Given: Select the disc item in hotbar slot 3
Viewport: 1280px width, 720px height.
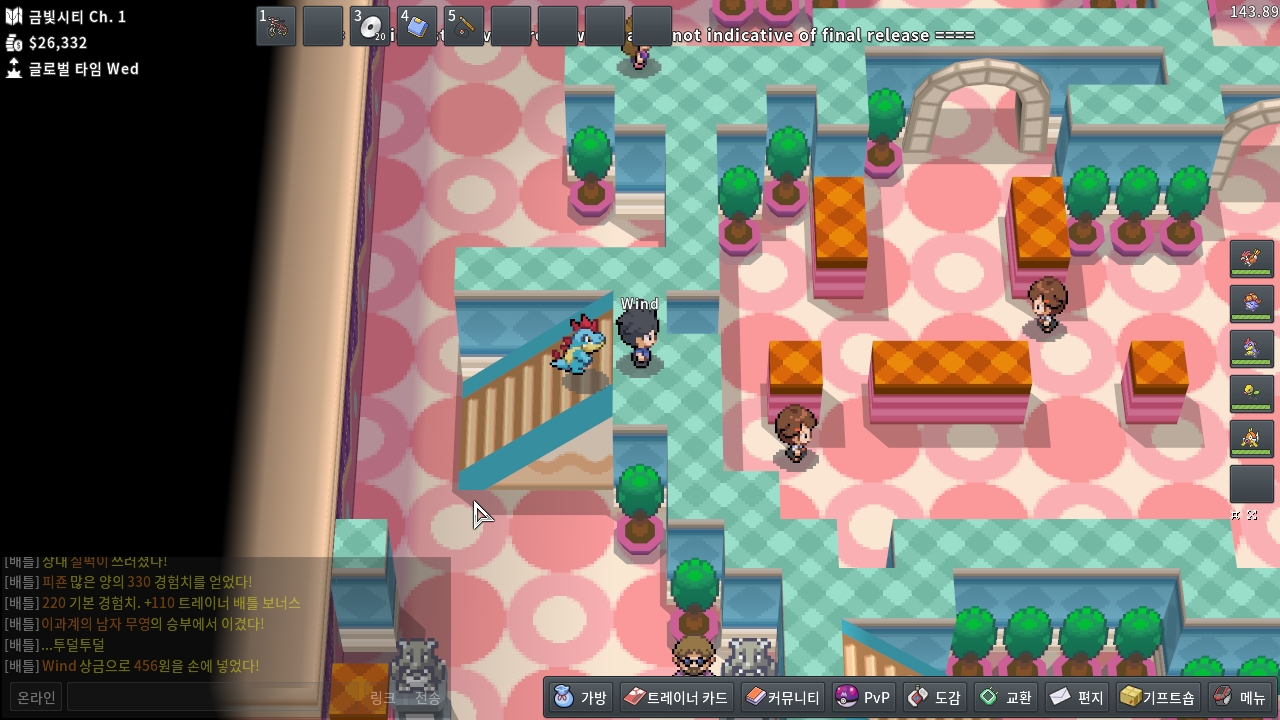Looking at the screenshot, I should click(x=370, y=26).
